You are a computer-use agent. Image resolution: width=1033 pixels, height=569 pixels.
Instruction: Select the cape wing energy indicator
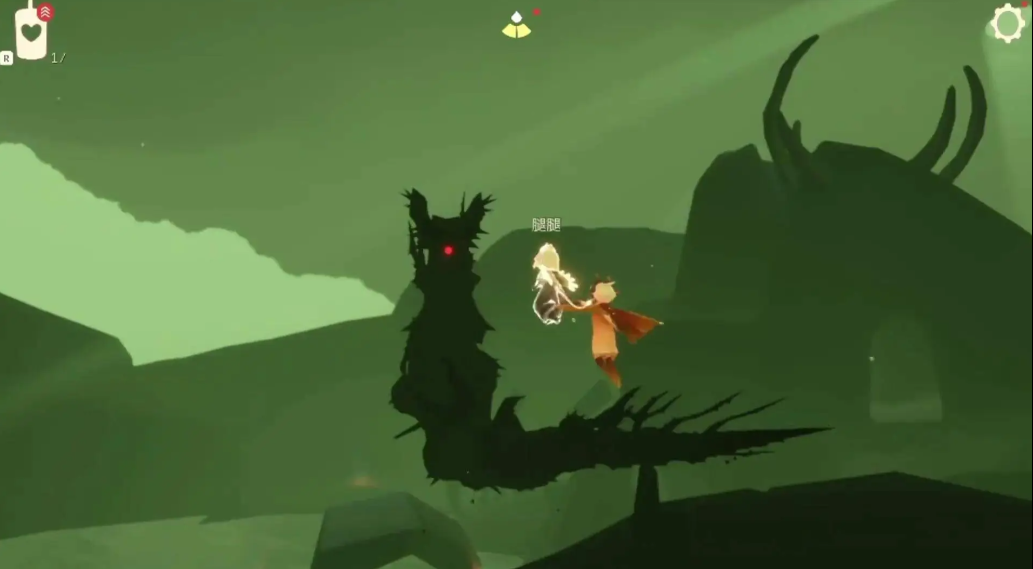[x=516, y=26]
